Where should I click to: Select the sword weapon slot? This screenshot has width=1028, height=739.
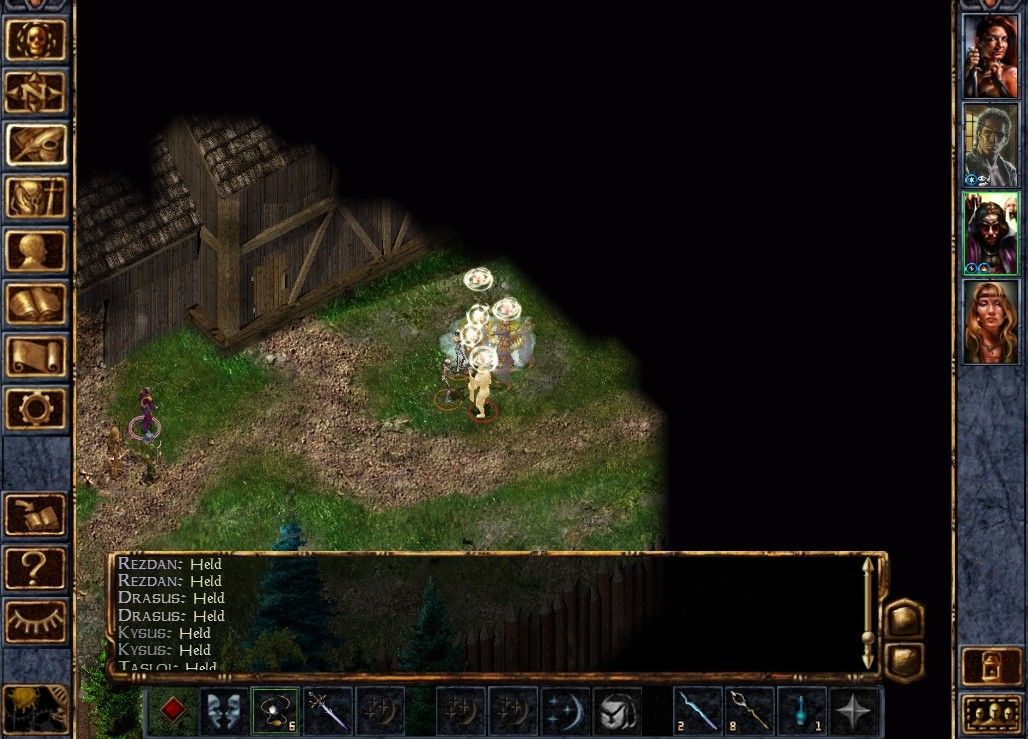click(x=327, y=711)
